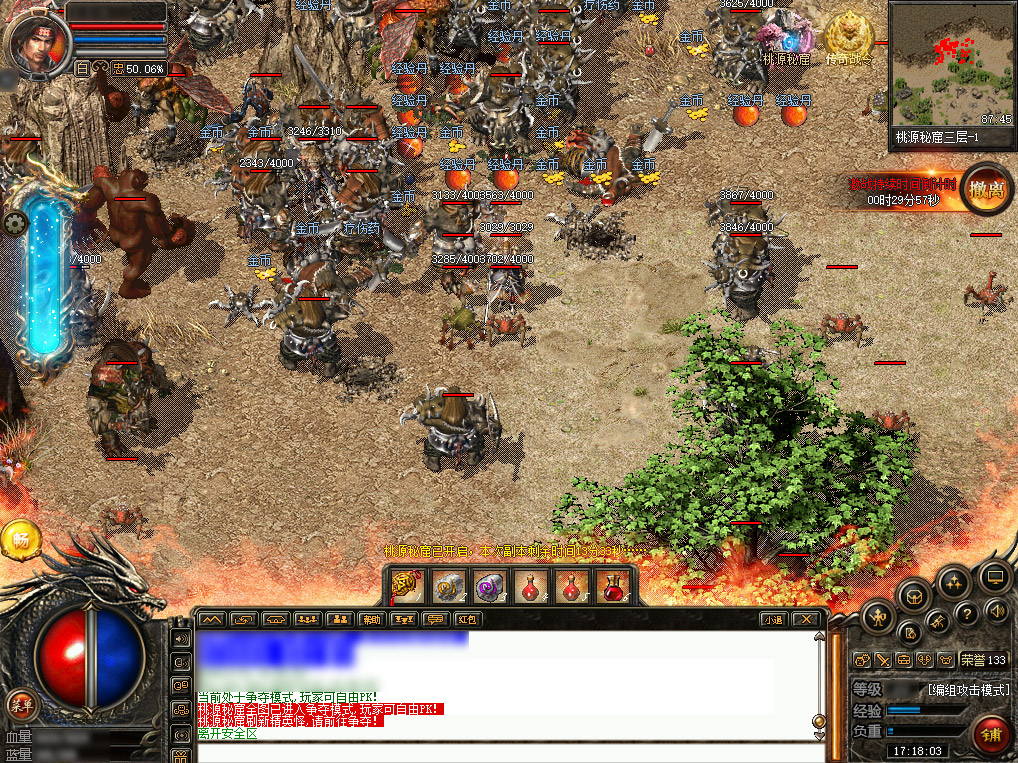Close the chat panel with the X

(805, 619)
